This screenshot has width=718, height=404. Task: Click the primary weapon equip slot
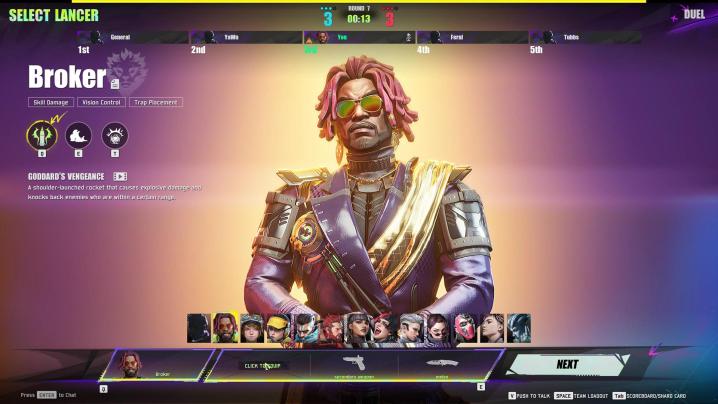pyautogui.click(x=264, y=365)
